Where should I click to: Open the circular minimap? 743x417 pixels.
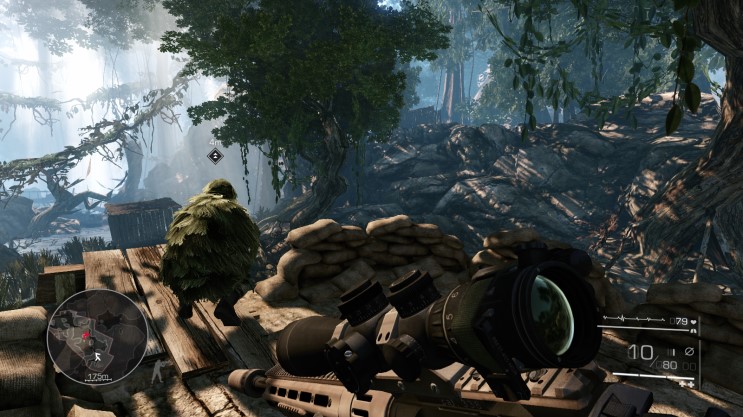pos(97,337)
